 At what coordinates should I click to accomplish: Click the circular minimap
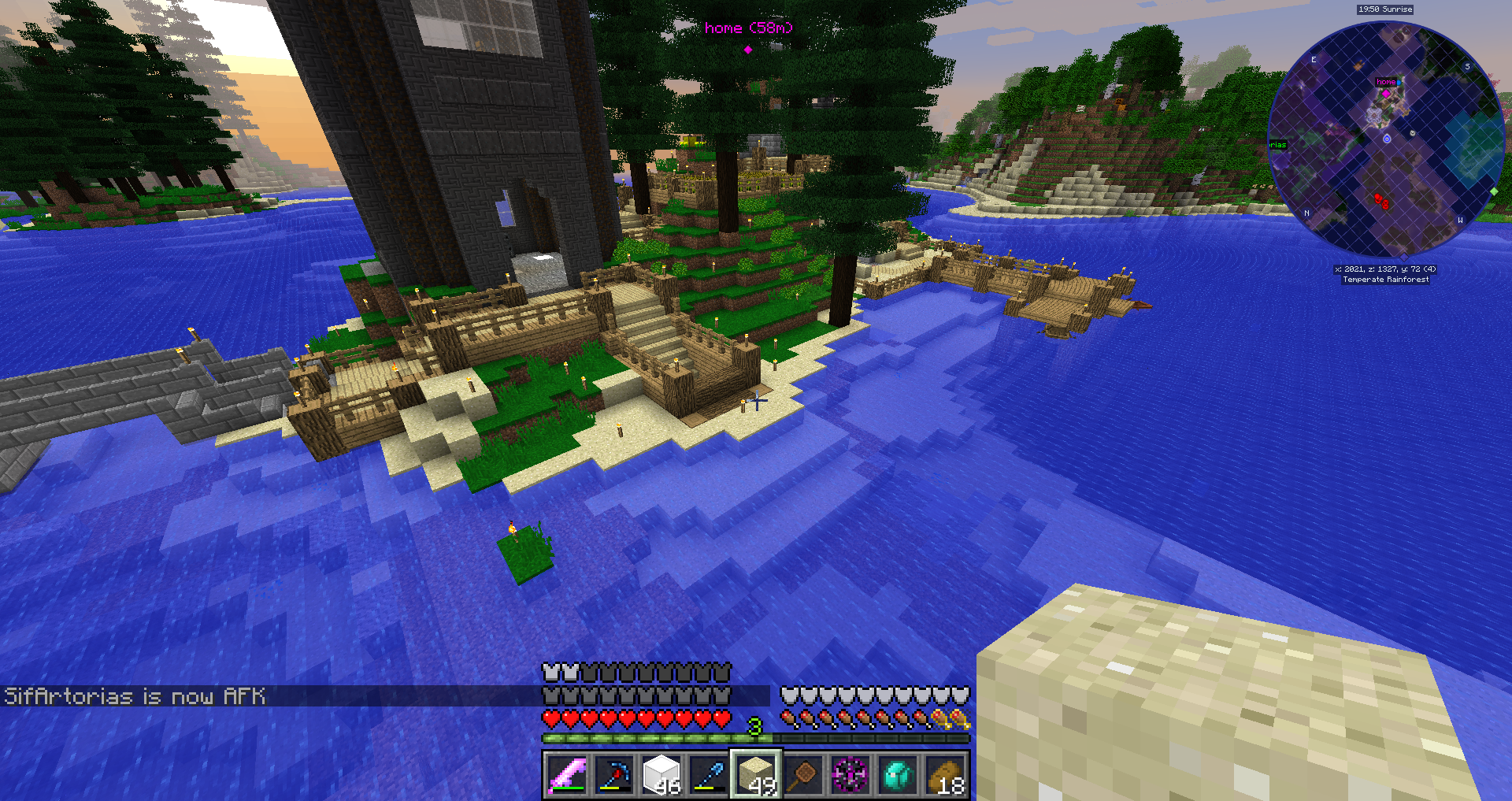point(1386,139)
